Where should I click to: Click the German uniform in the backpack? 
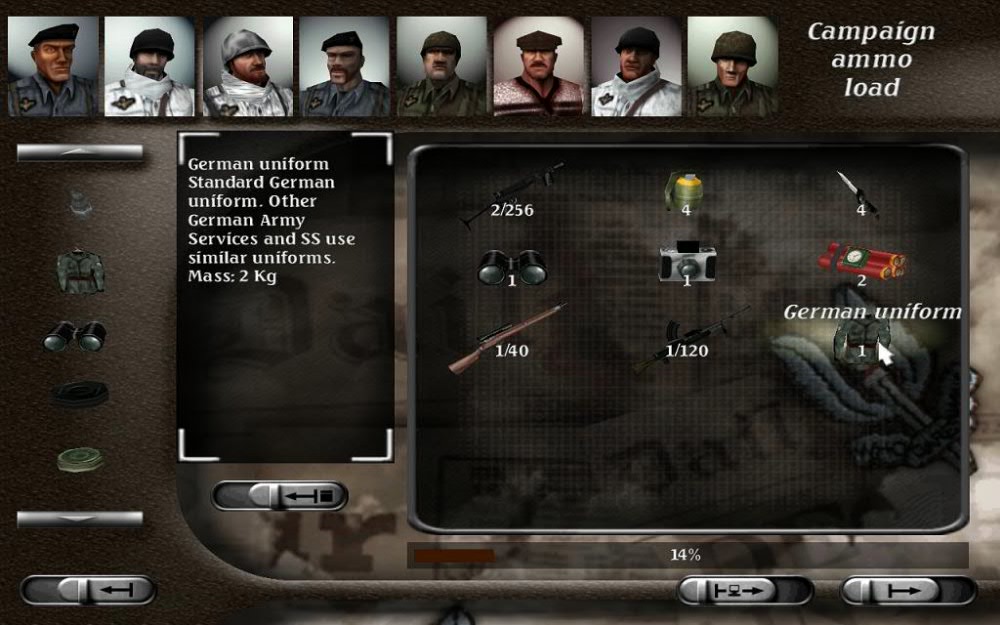[858, 343]
